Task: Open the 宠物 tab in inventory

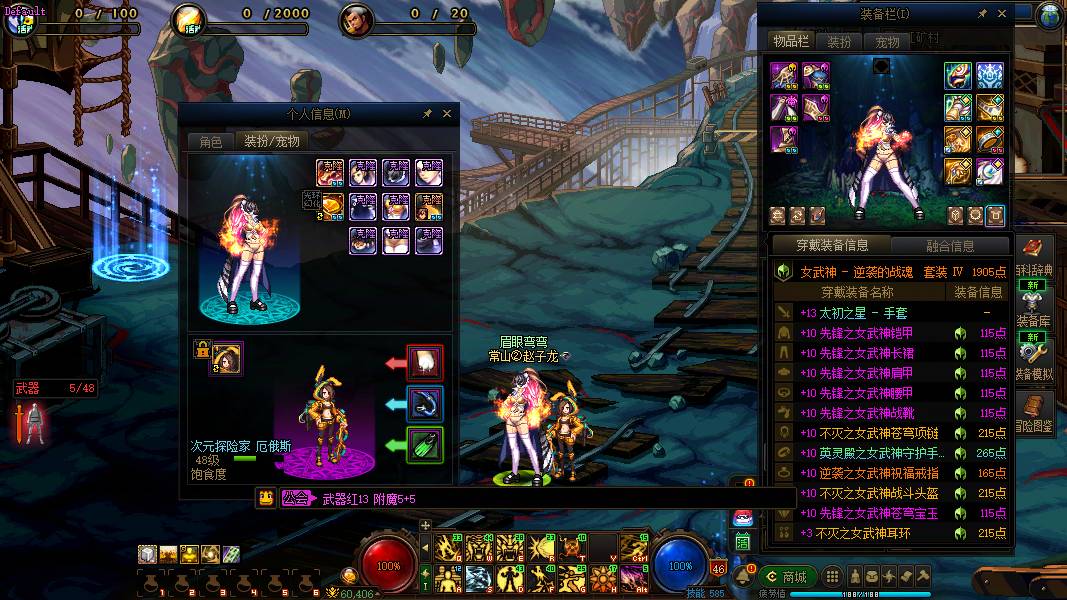Action: coord(887,42)
